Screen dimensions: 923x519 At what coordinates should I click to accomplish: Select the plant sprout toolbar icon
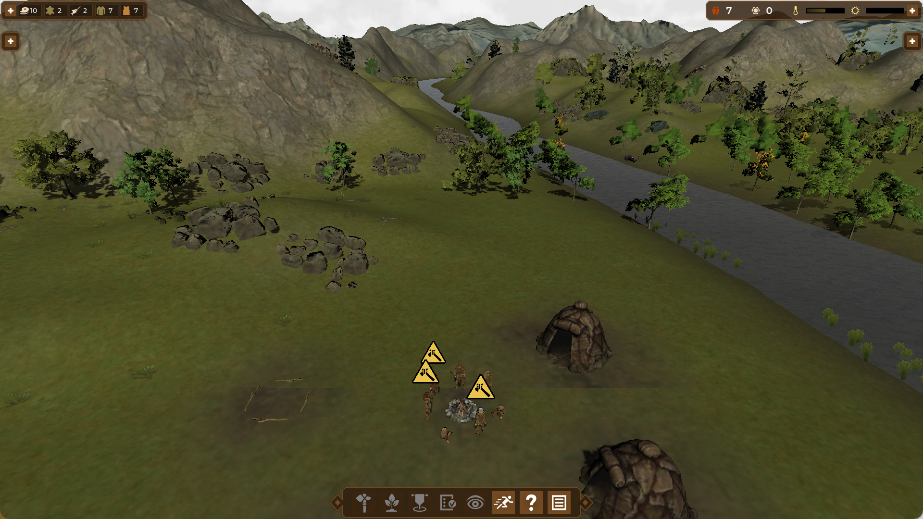click(x=392, y=503)
